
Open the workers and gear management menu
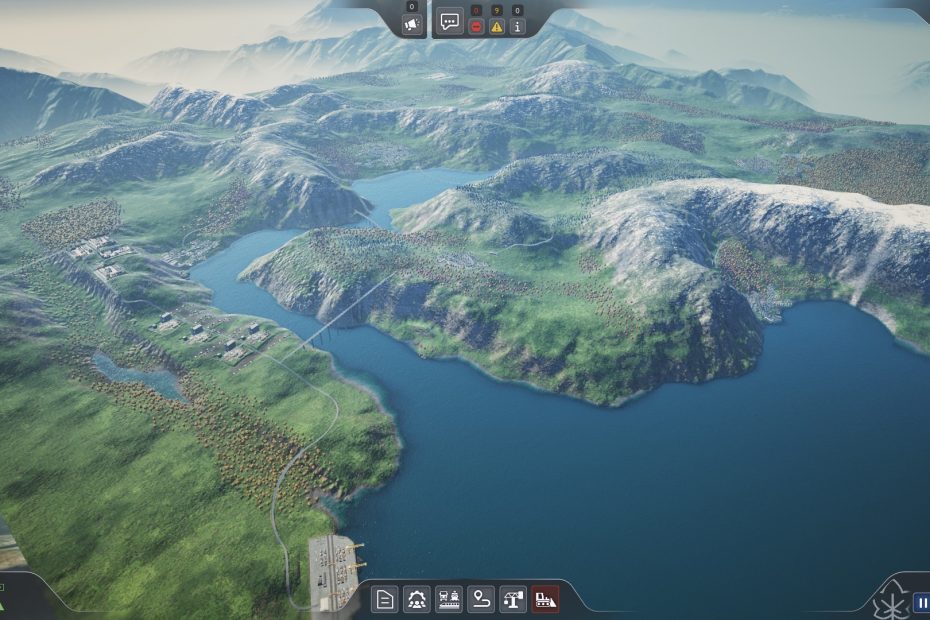pos(417,599)
